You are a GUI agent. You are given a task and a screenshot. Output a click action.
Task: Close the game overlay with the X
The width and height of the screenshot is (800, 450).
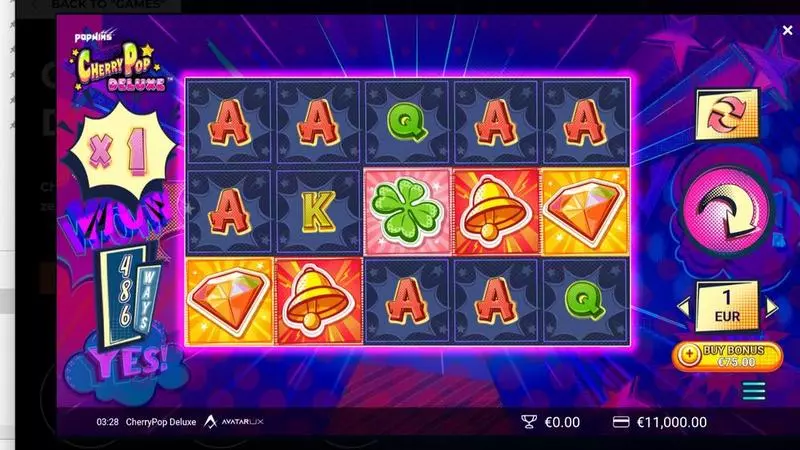pyautogui.click(x=787, y=31)
